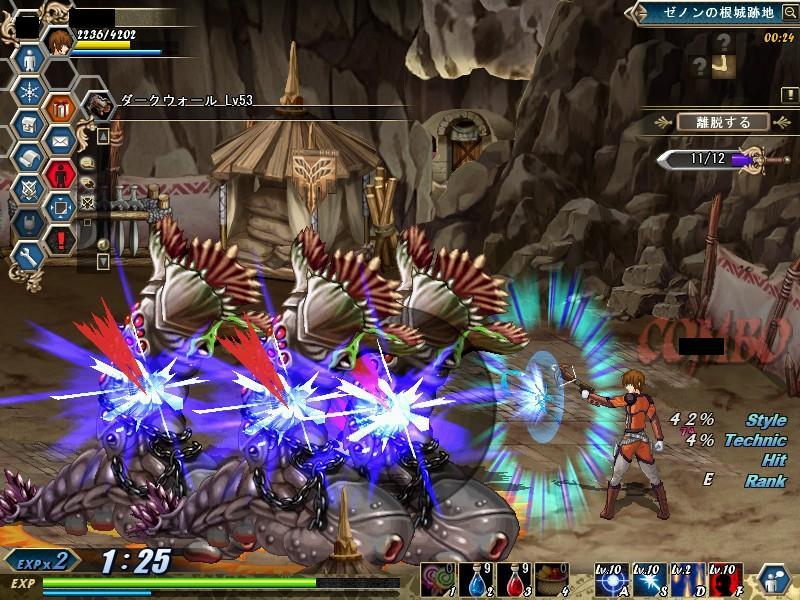Open the gift box hexagon icon

click(x=62, y=106)
